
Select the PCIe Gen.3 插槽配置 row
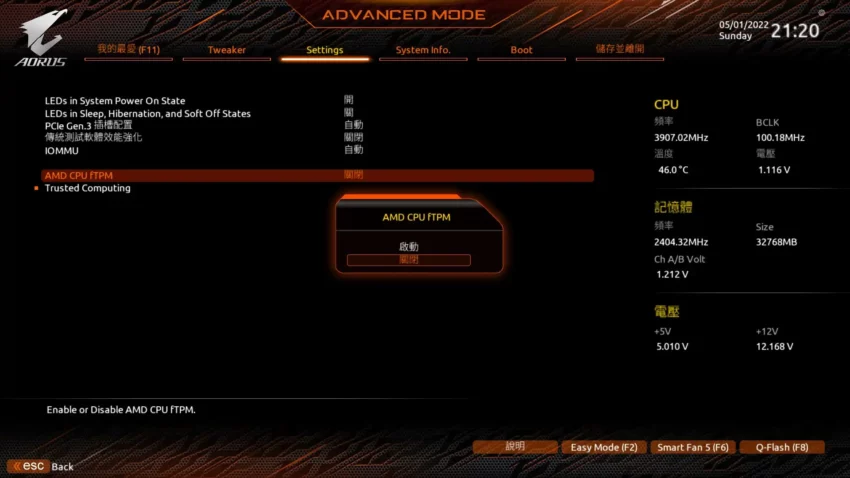click(x=88, y=125)
